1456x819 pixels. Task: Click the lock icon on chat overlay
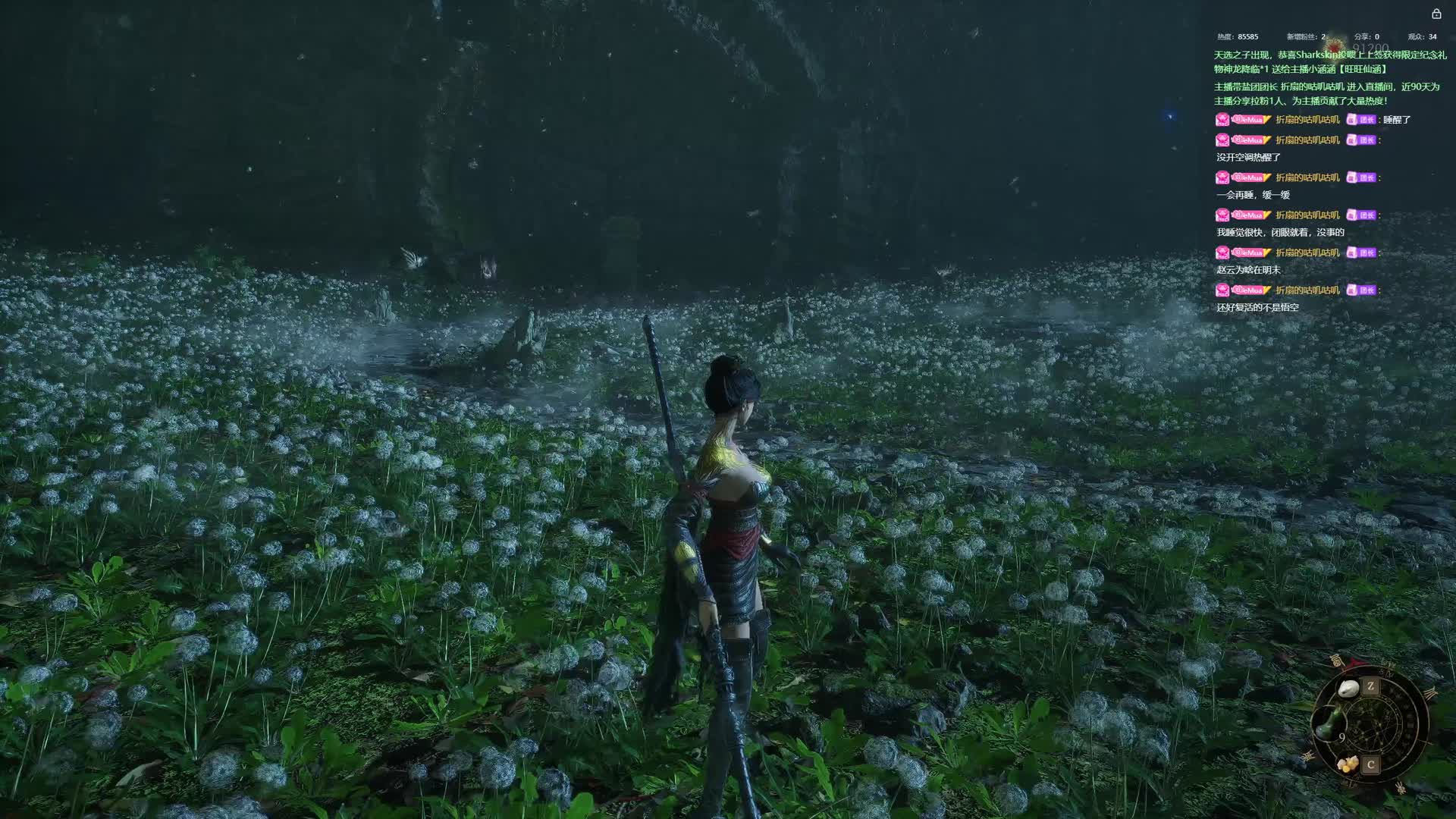(x=1436, y=14)
